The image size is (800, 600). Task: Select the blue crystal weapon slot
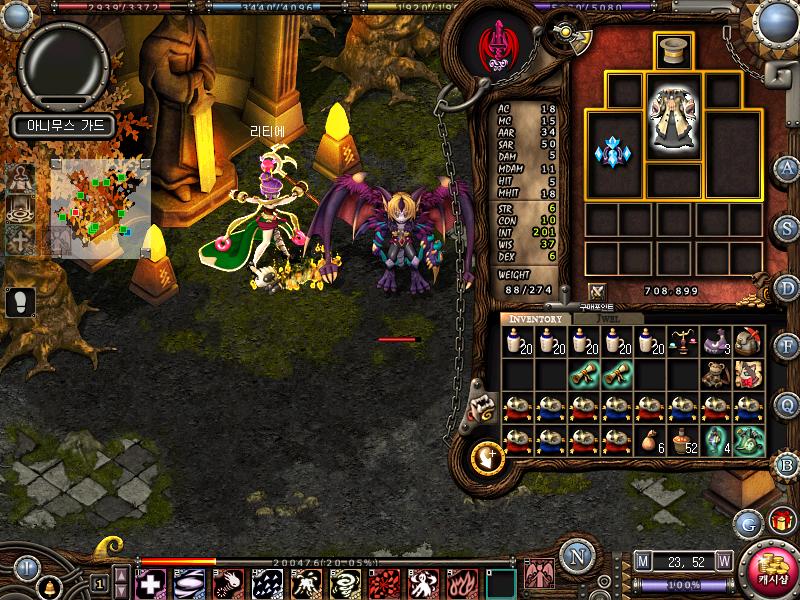(x=611, y=153)
